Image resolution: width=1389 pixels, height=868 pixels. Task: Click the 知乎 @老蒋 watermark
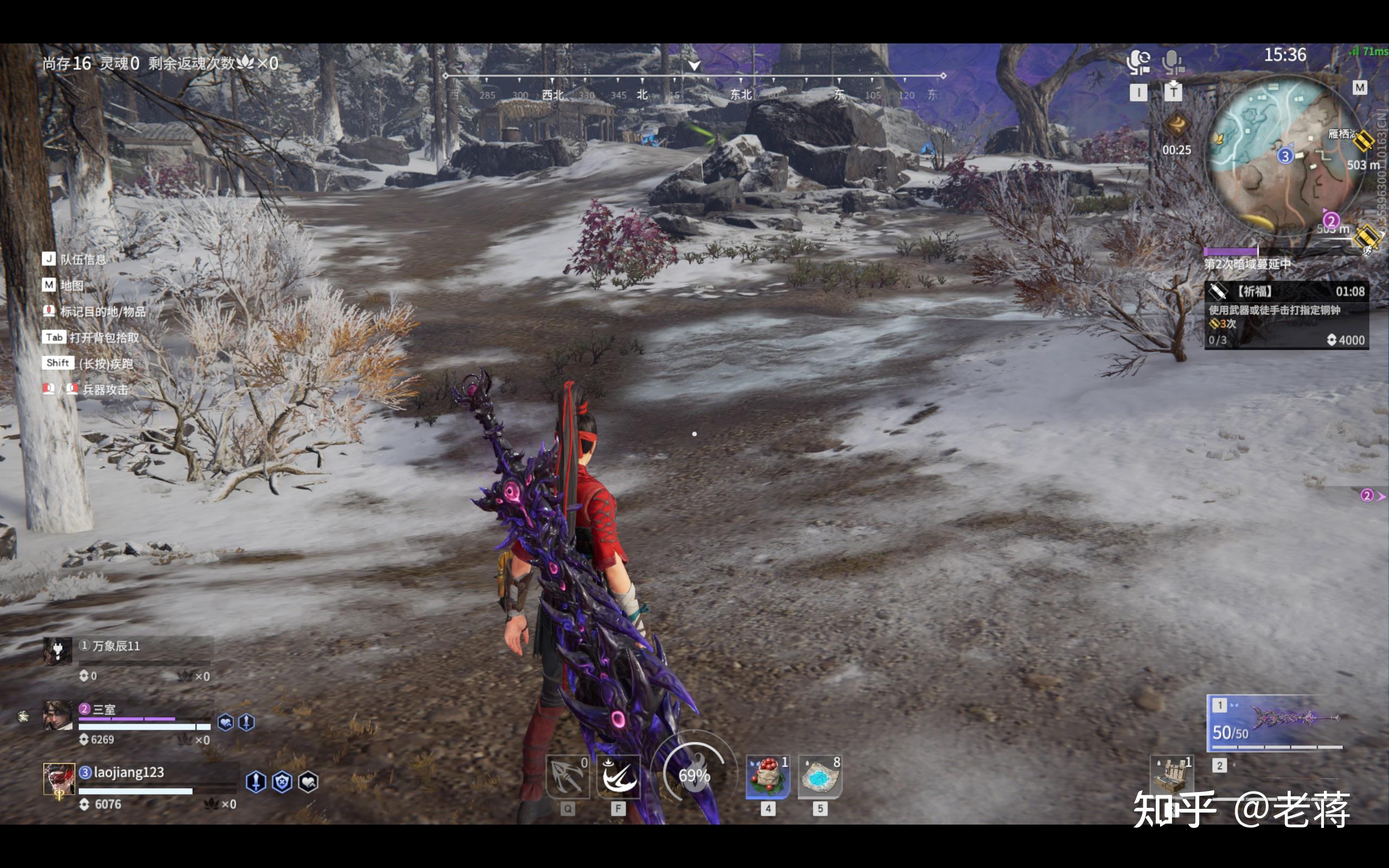click(1241, 809)
